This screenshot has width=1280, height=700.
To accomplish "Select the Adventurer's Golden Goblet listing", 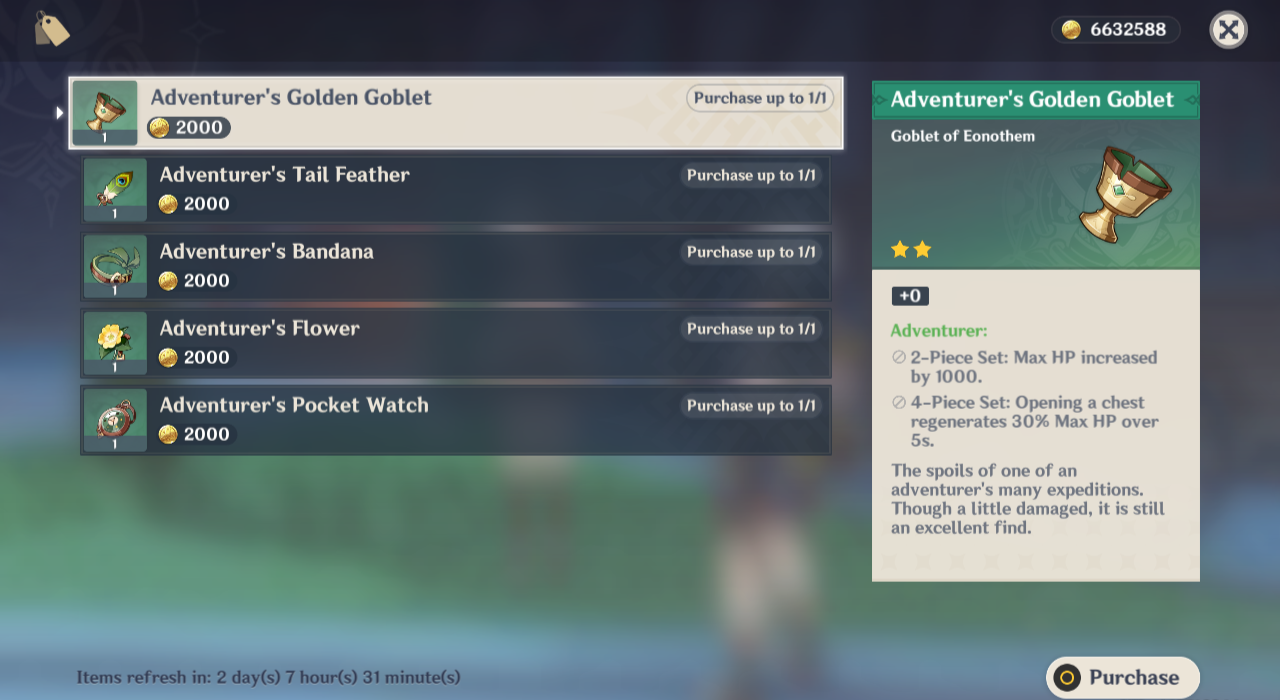I will (x=455, y=113).
